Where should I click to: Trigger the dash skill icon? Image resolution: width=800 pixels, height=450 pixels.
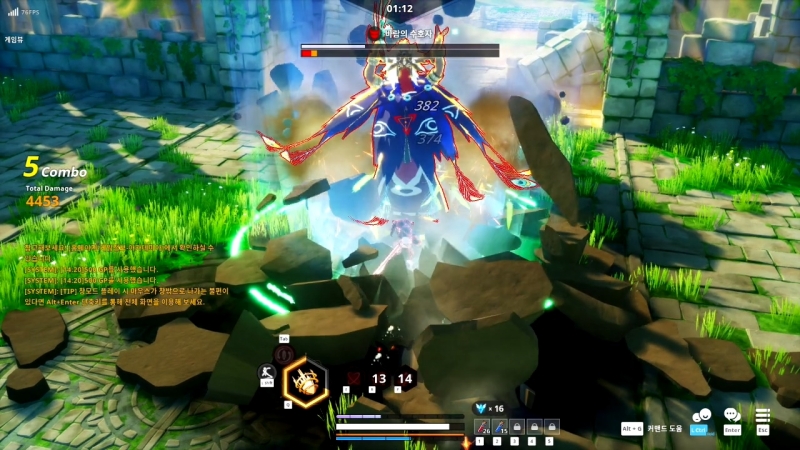point(268,371)
